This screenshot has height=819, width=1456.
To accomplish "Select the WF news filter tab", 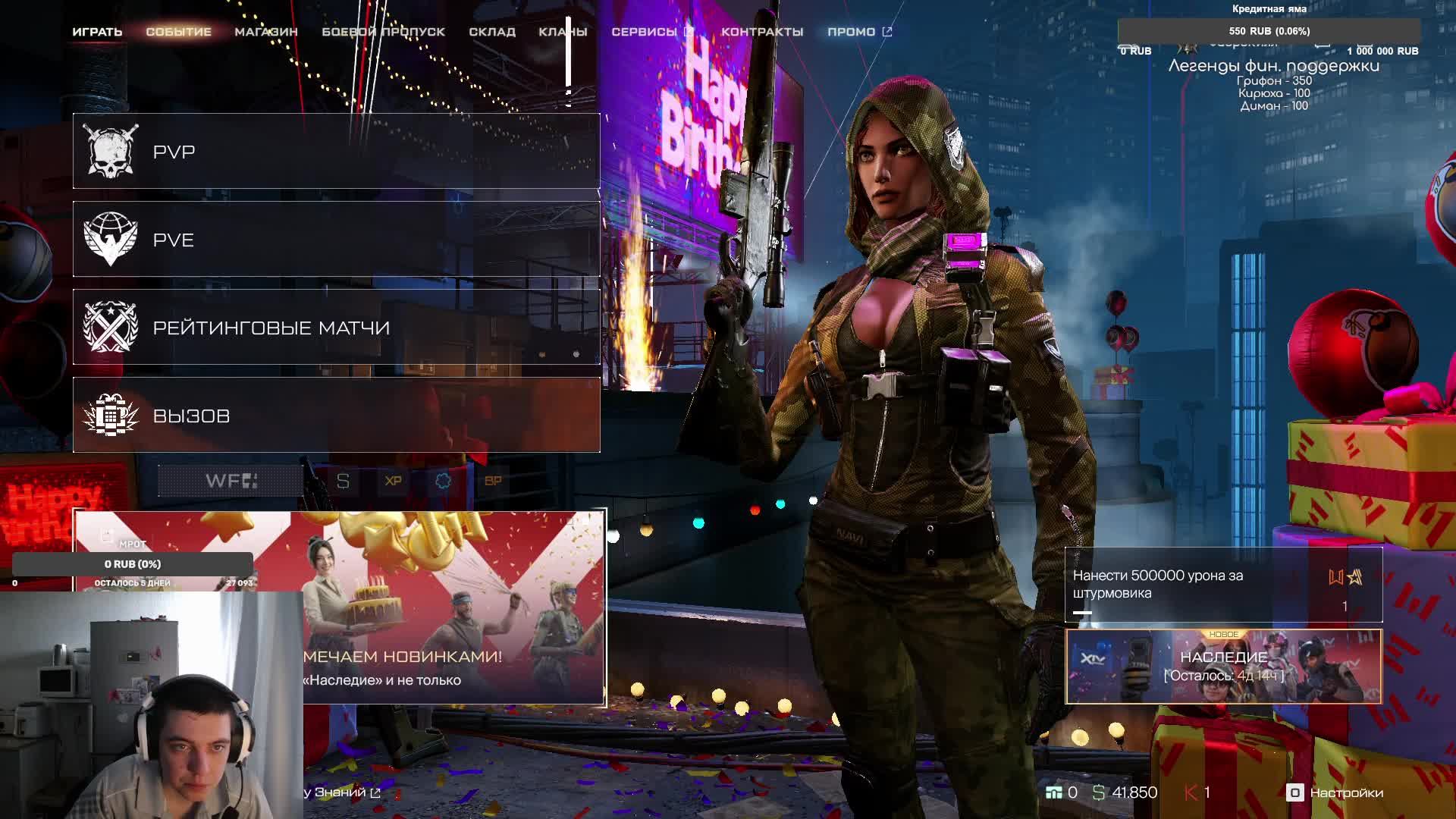I will tap(231, 481).
